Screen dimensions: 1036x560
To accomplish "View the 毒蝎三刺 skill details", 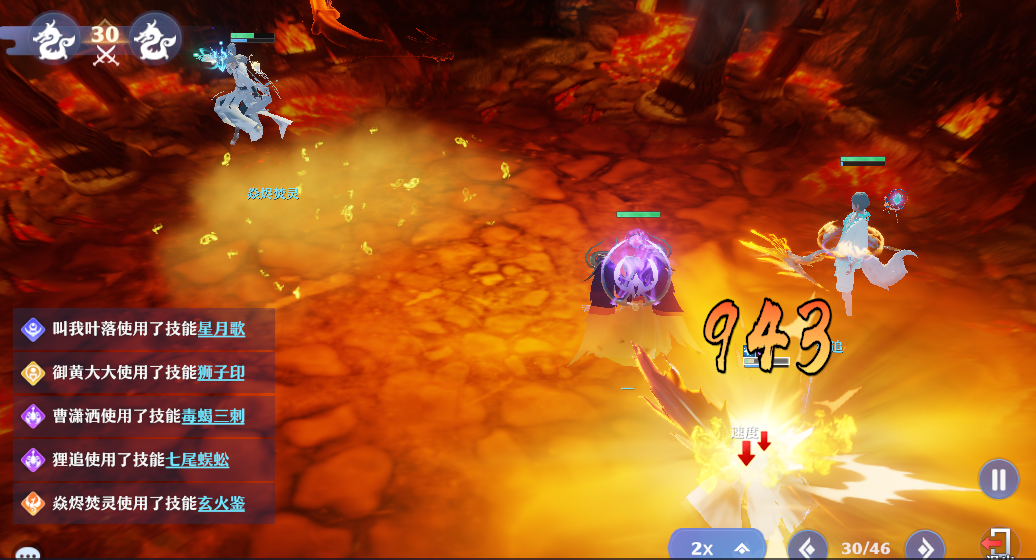I will 213,416.
